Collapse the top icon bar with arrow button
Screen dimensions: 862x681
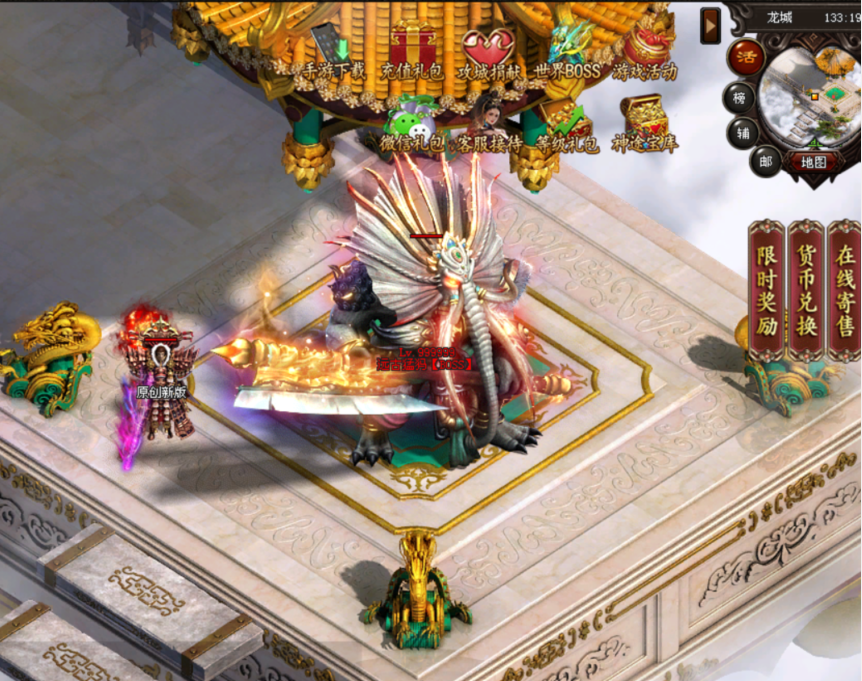tap(711, 23)
